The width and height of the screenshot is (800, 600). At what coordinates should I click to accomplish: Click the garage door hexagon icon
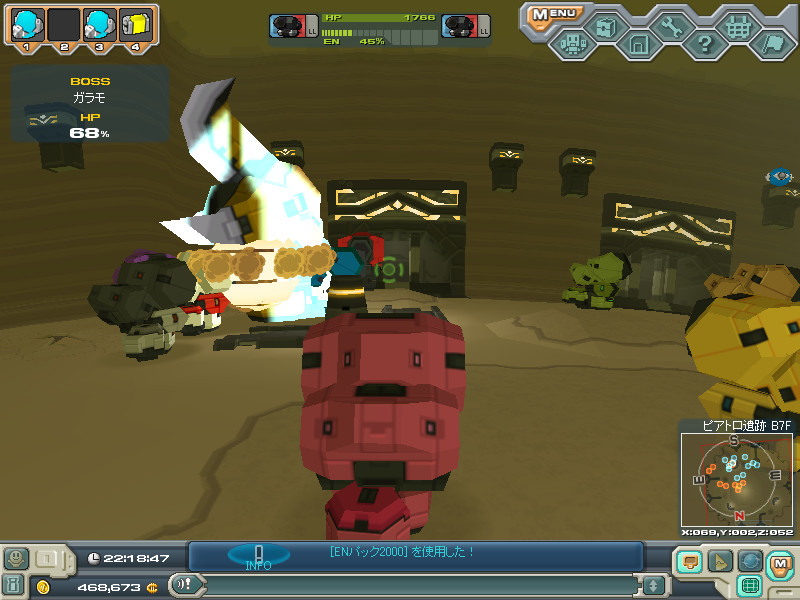639,44
